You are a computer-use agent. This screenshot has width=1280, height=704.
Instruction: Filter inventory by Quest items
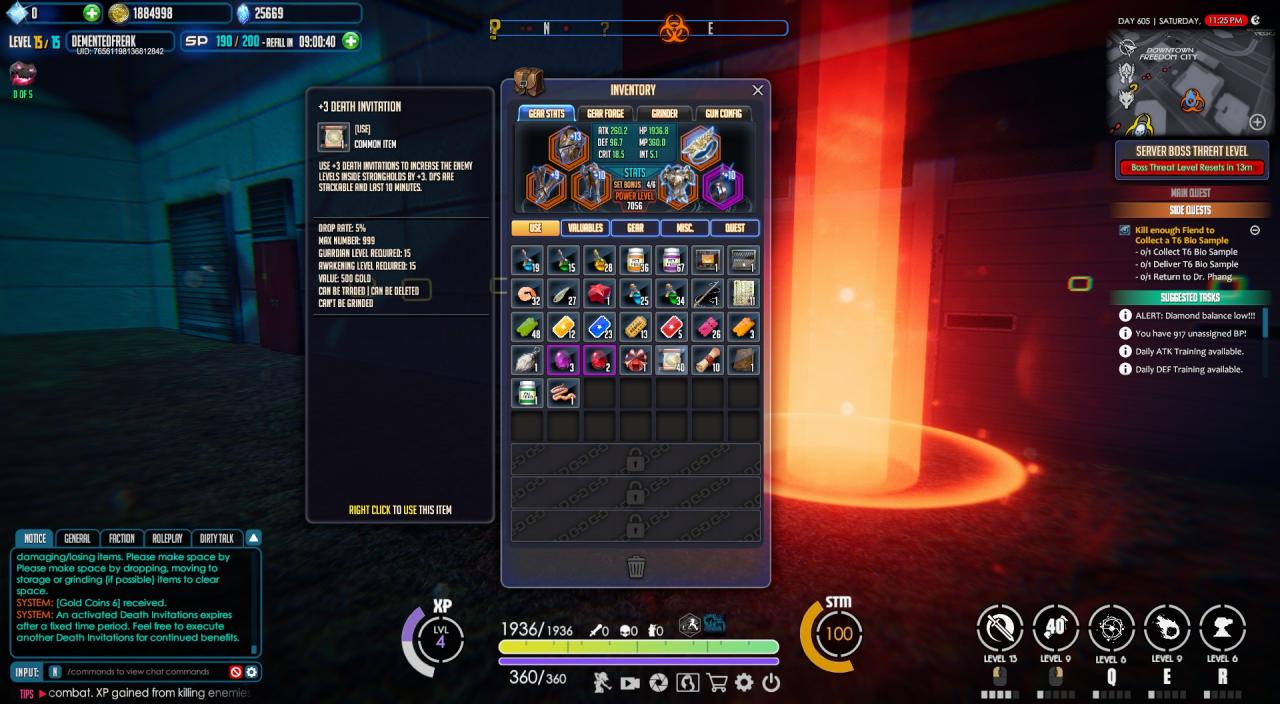click(735, 228)
